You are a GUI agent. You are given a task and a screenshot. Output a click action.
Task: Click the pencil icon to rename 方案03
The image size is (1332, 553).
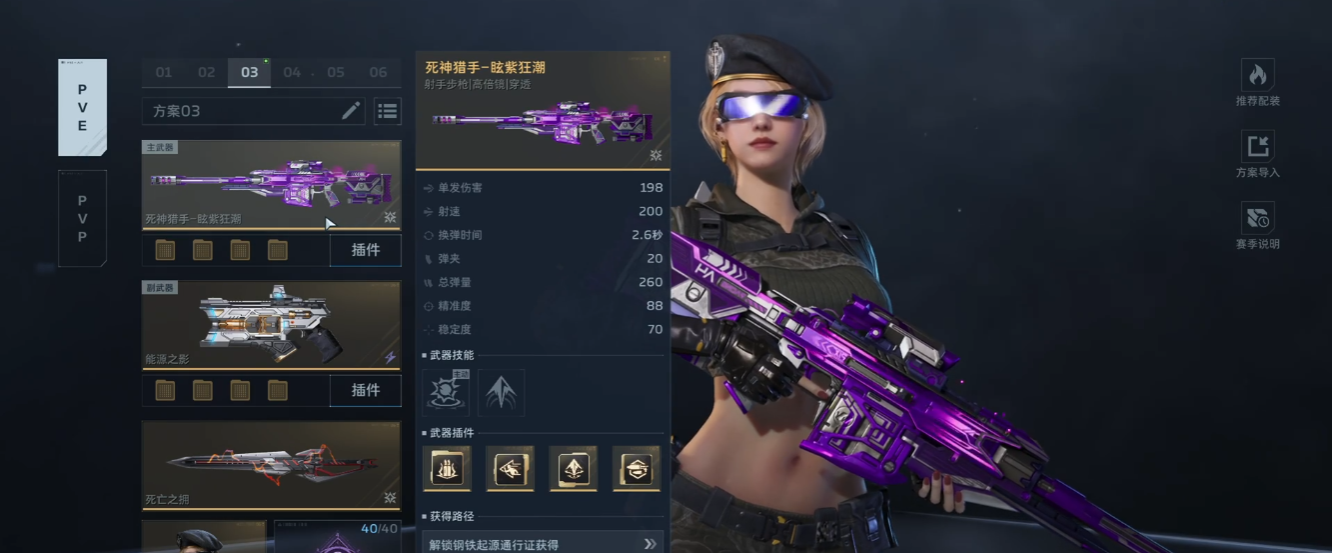pyautogui.click(x=350, y=111)
